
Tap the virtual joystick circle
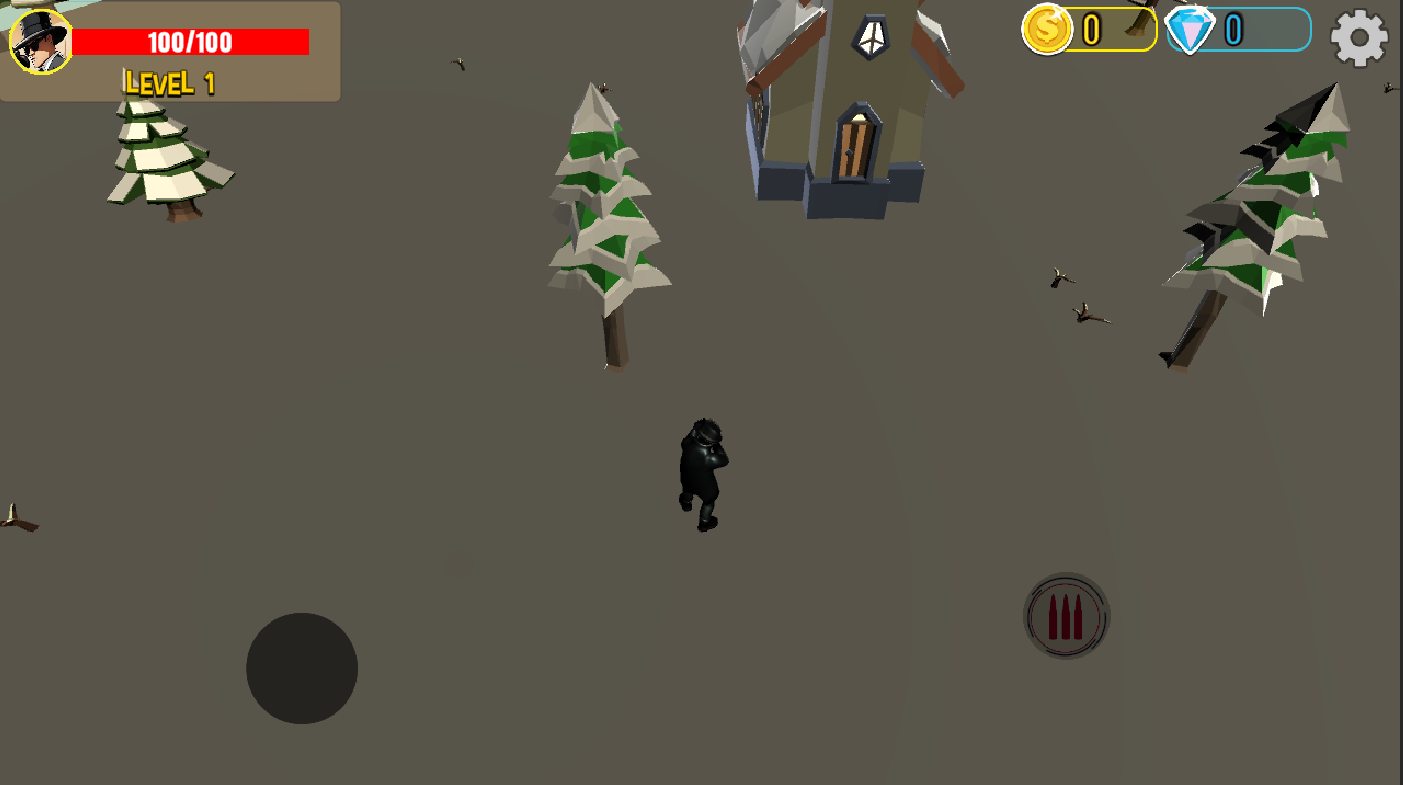click(301, 667)
